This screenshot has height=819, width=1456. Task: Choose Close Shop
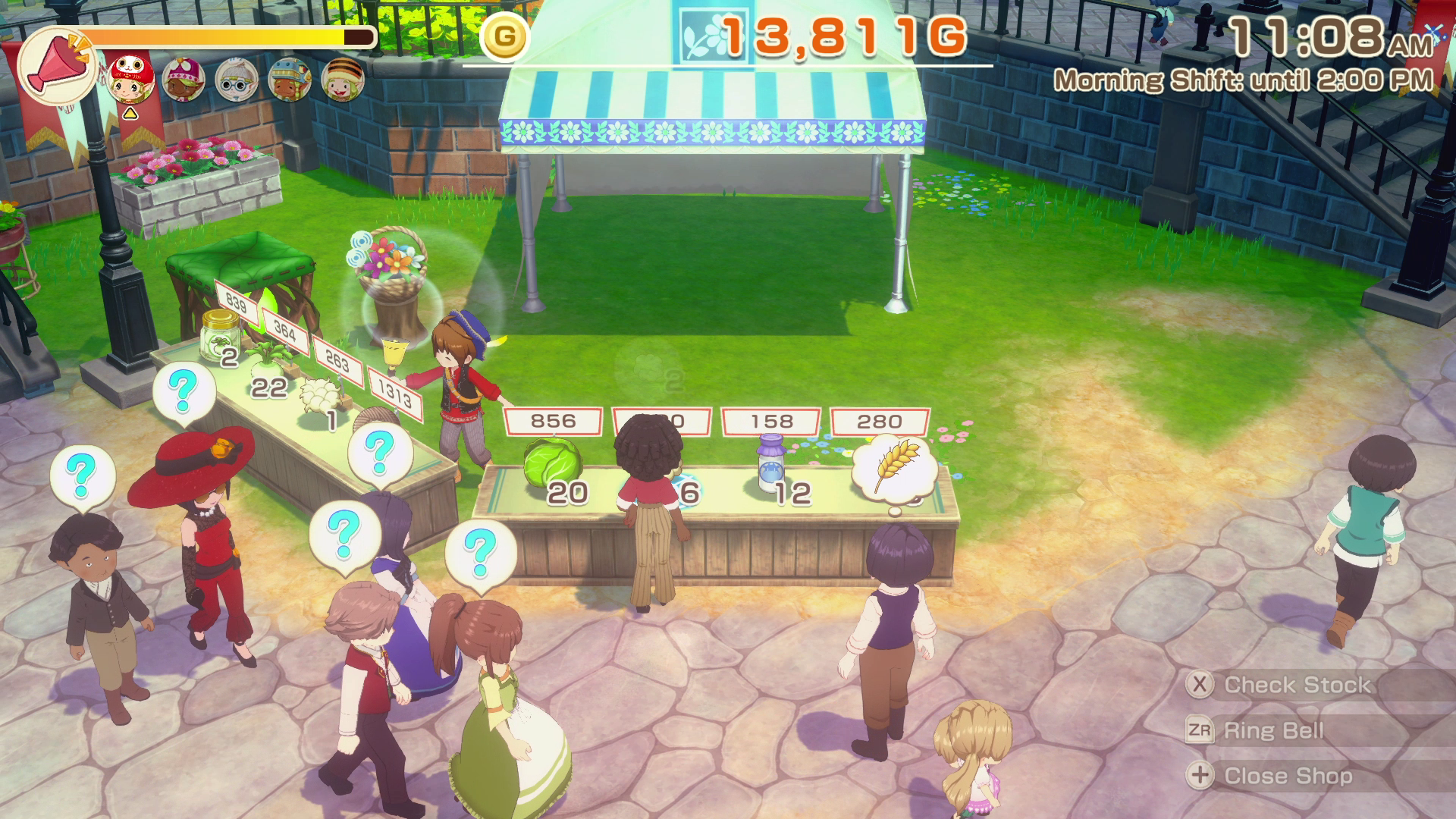(1288, 776)
